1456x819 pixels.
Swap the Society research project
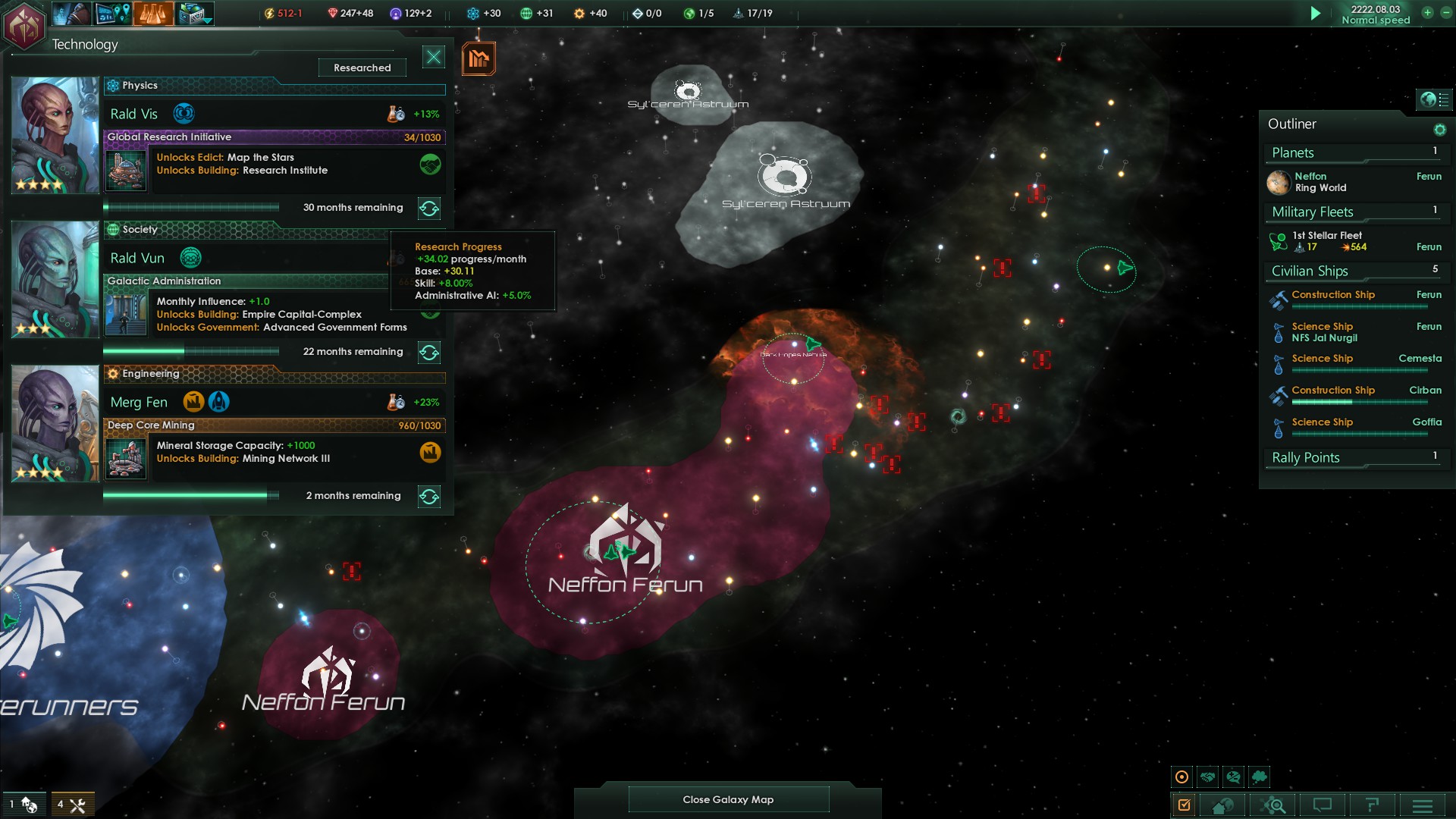click(x=429, y=353)
